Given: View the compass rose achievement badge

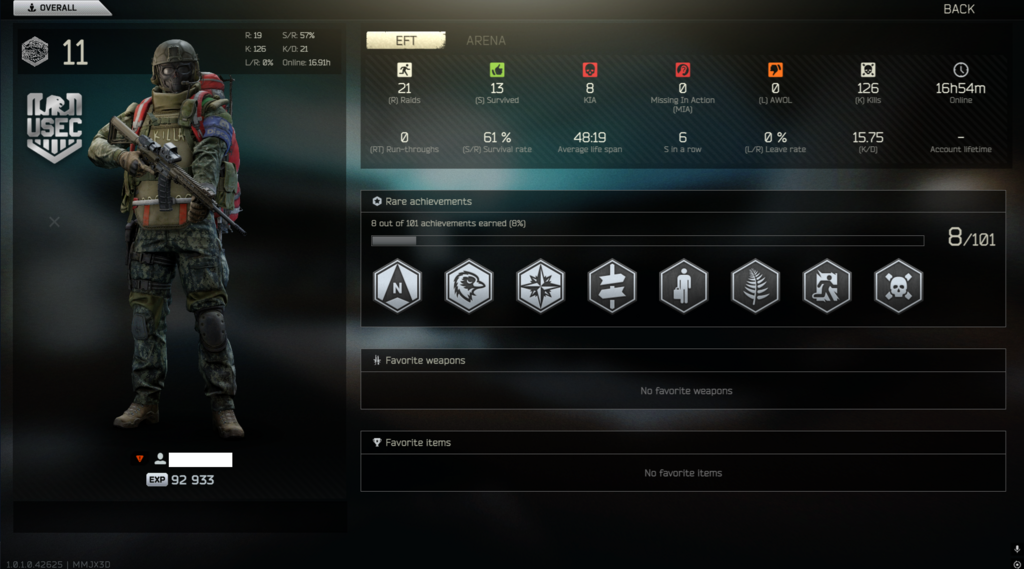Looking at the screenshot, I should (541, 287).
